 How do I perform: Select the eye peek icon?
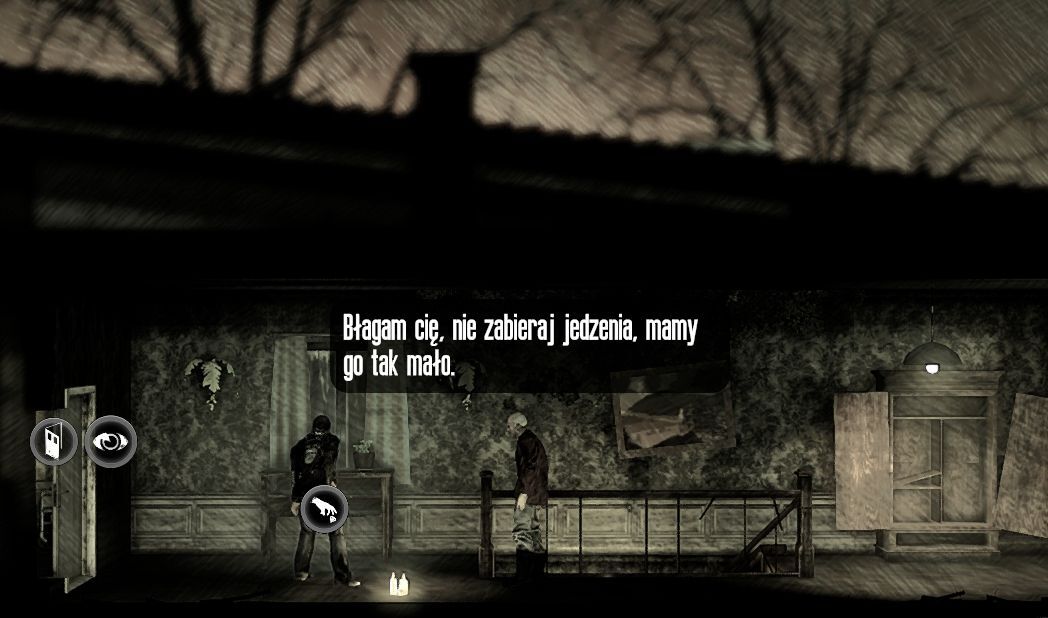(110, 440)
